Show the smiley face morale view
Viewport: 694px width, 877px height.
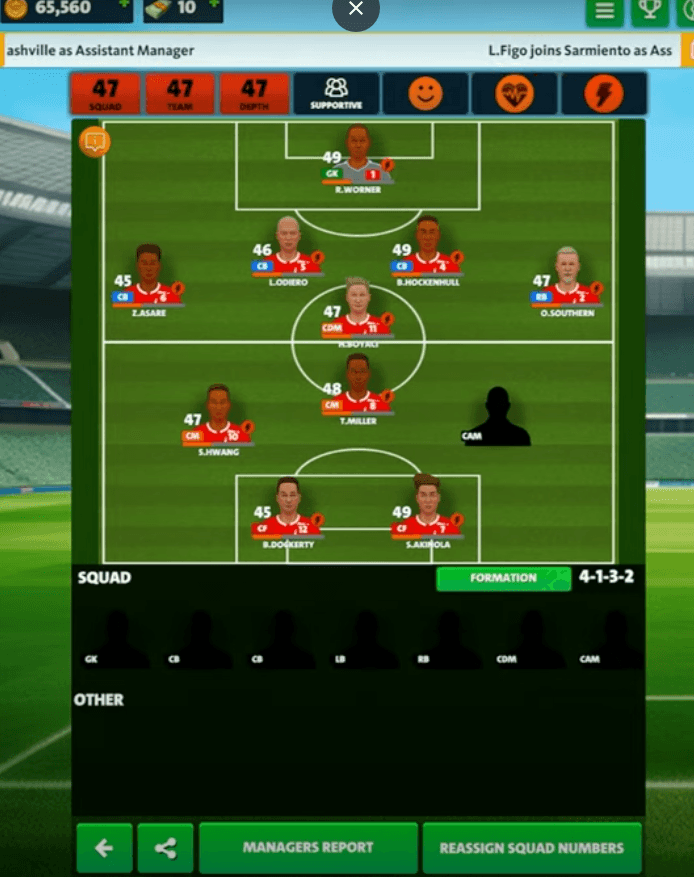[425, 93]
